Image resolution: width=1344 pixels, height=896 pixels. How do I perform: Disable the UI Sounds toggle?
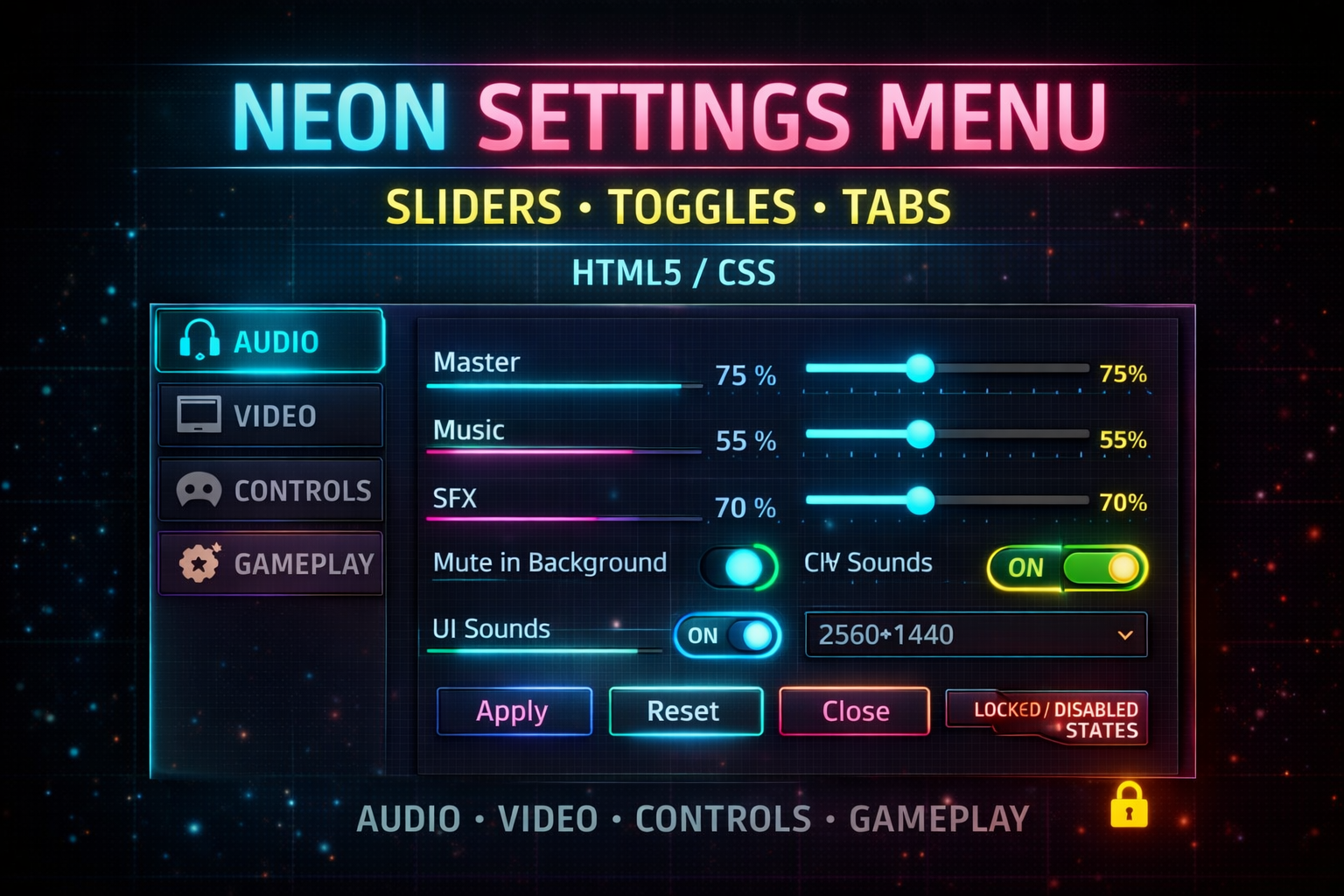[726, 636]
